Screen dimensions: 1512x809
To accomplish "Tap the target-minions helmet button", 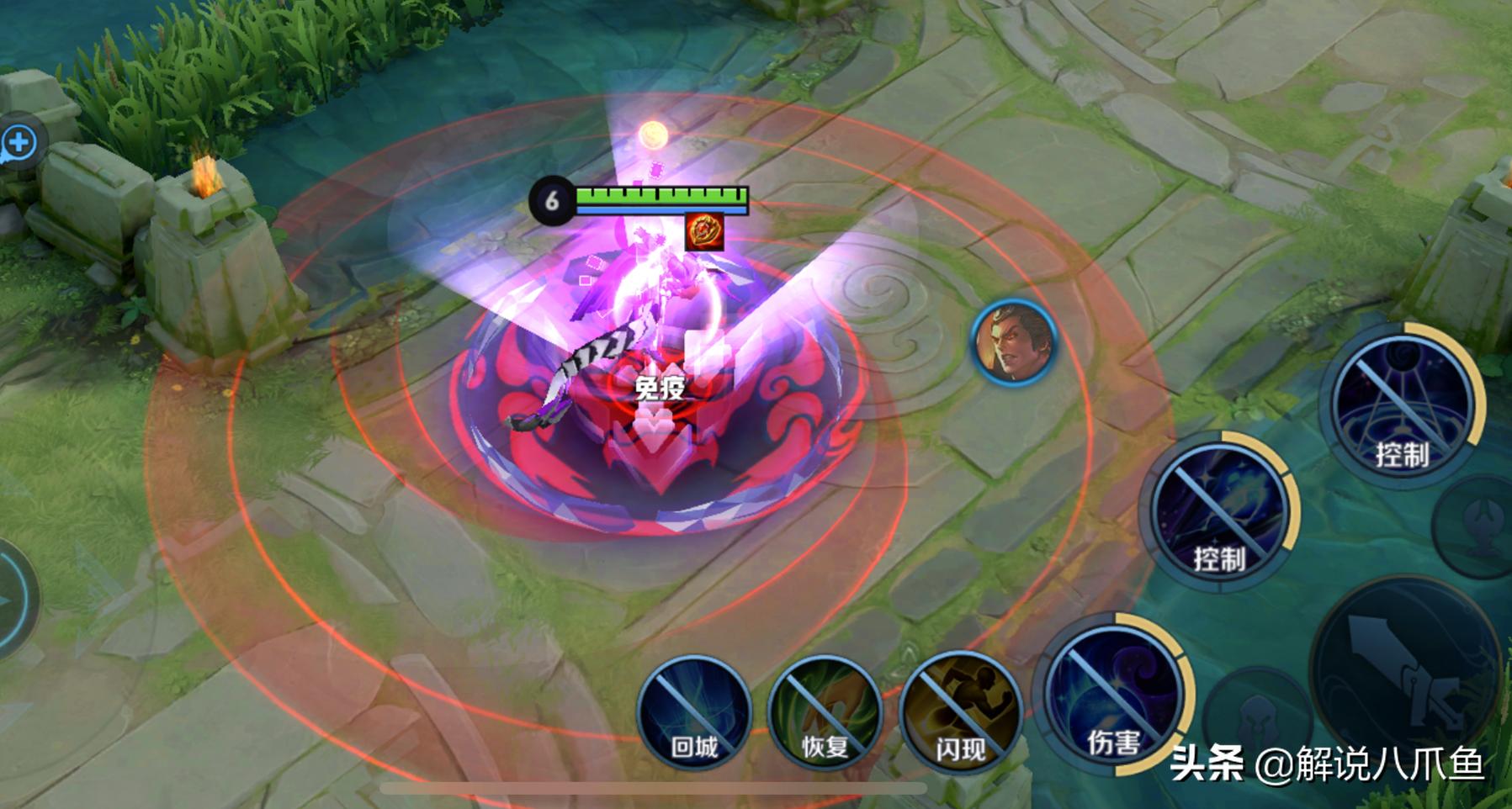I will click(1256, 715).
